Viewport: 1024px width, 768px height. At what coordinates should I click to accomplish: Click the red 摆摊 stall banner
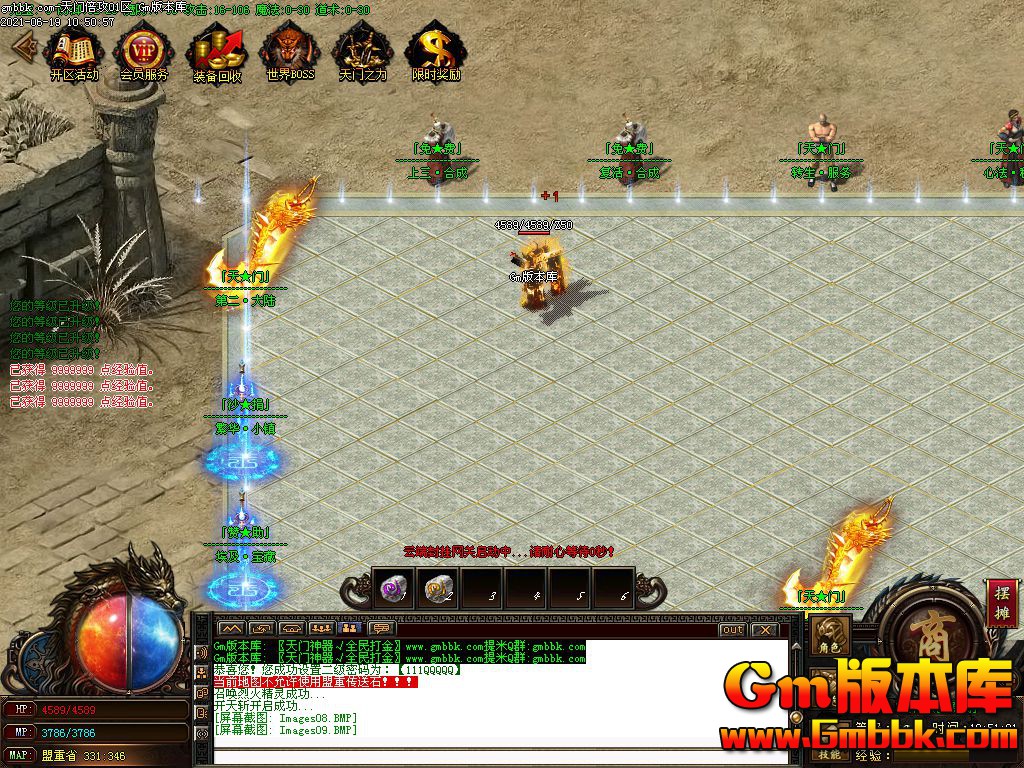1001,603
